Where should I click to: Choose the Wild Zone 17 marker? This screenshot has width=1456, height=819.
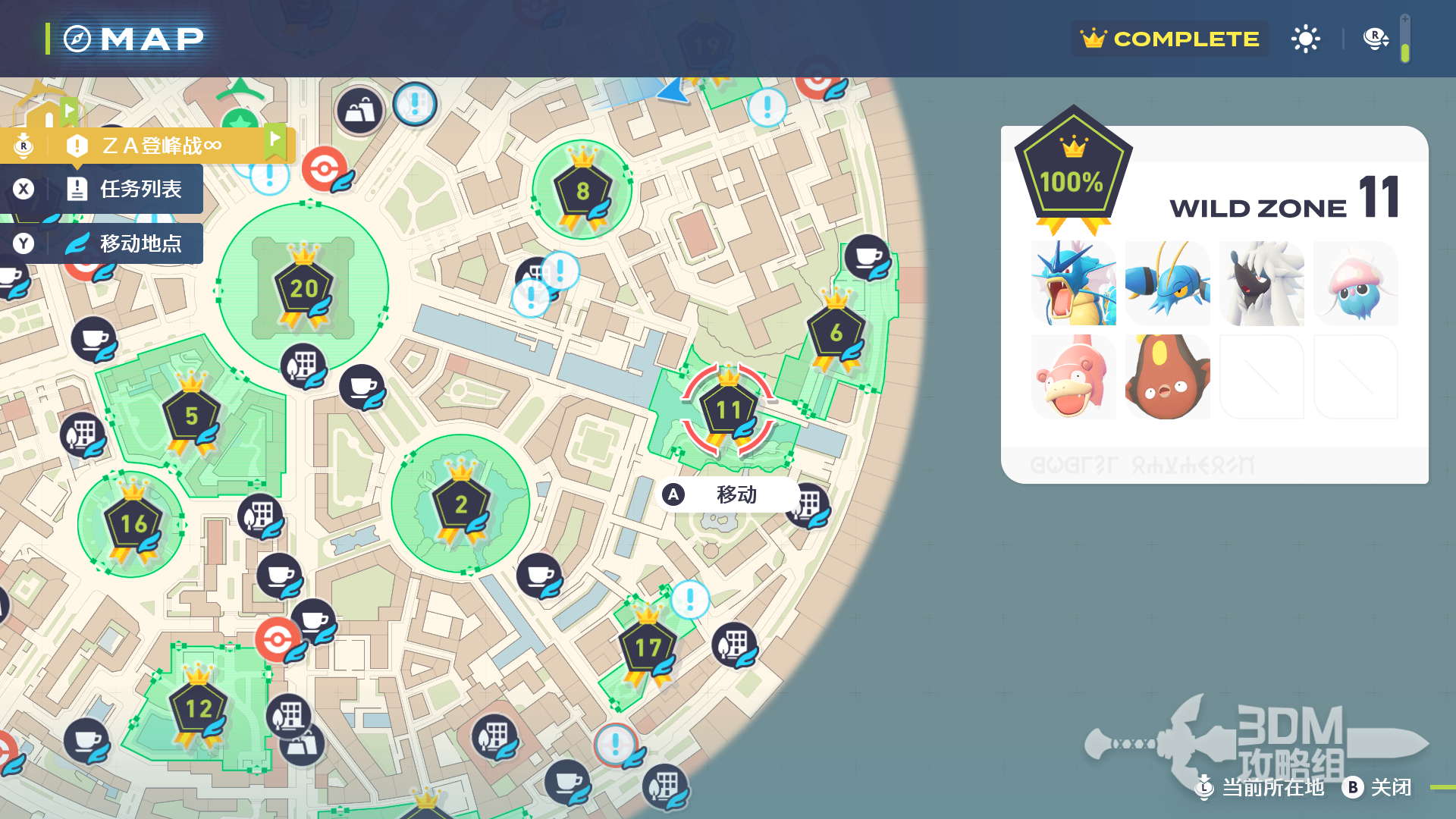coord(648,648)
